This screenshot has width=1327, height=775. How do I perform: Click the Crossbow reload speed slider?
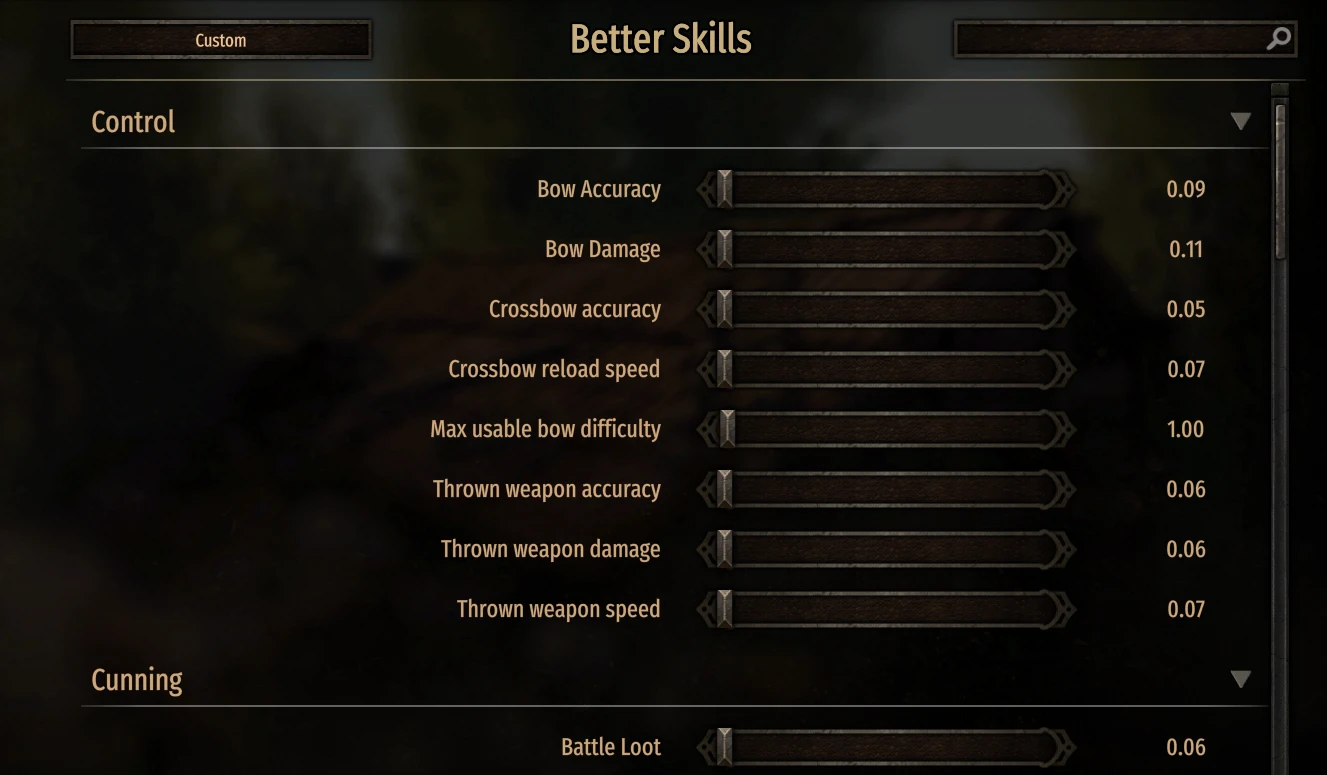click(x=885, y=369)
